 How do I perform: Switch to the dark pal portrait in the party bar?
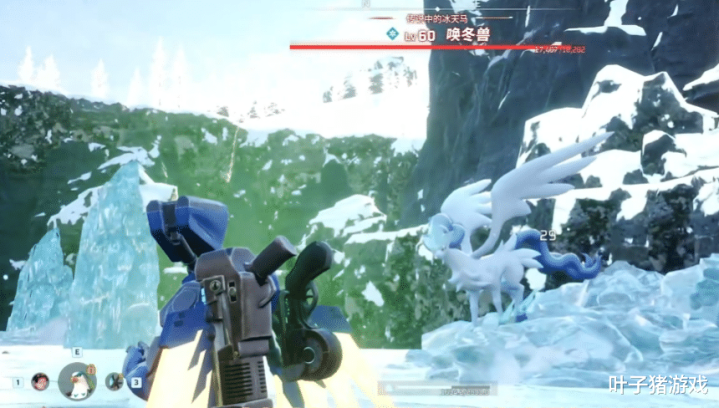(x=114, y=381)
